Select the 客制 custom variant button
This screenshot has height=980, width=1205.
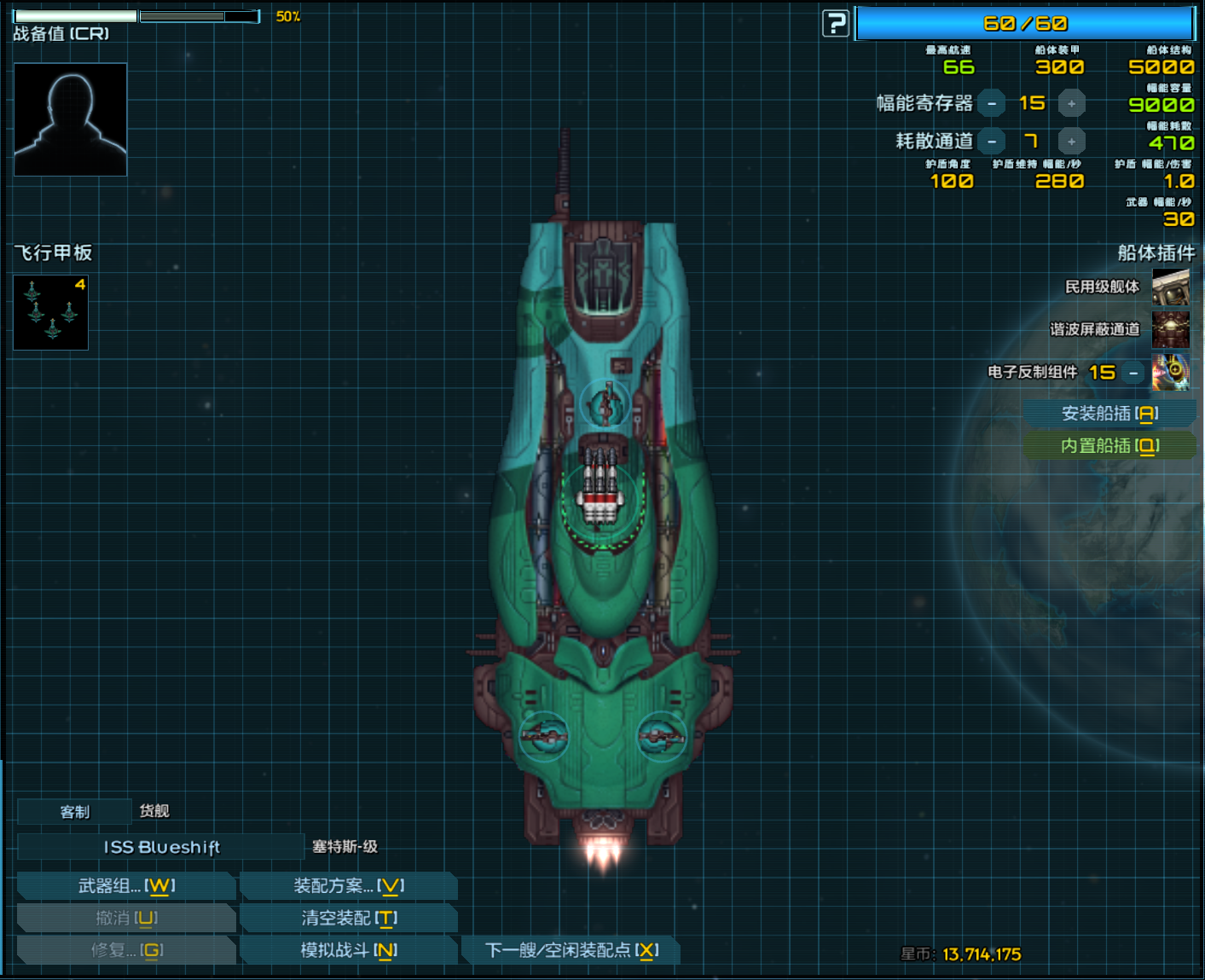(75, 811)
